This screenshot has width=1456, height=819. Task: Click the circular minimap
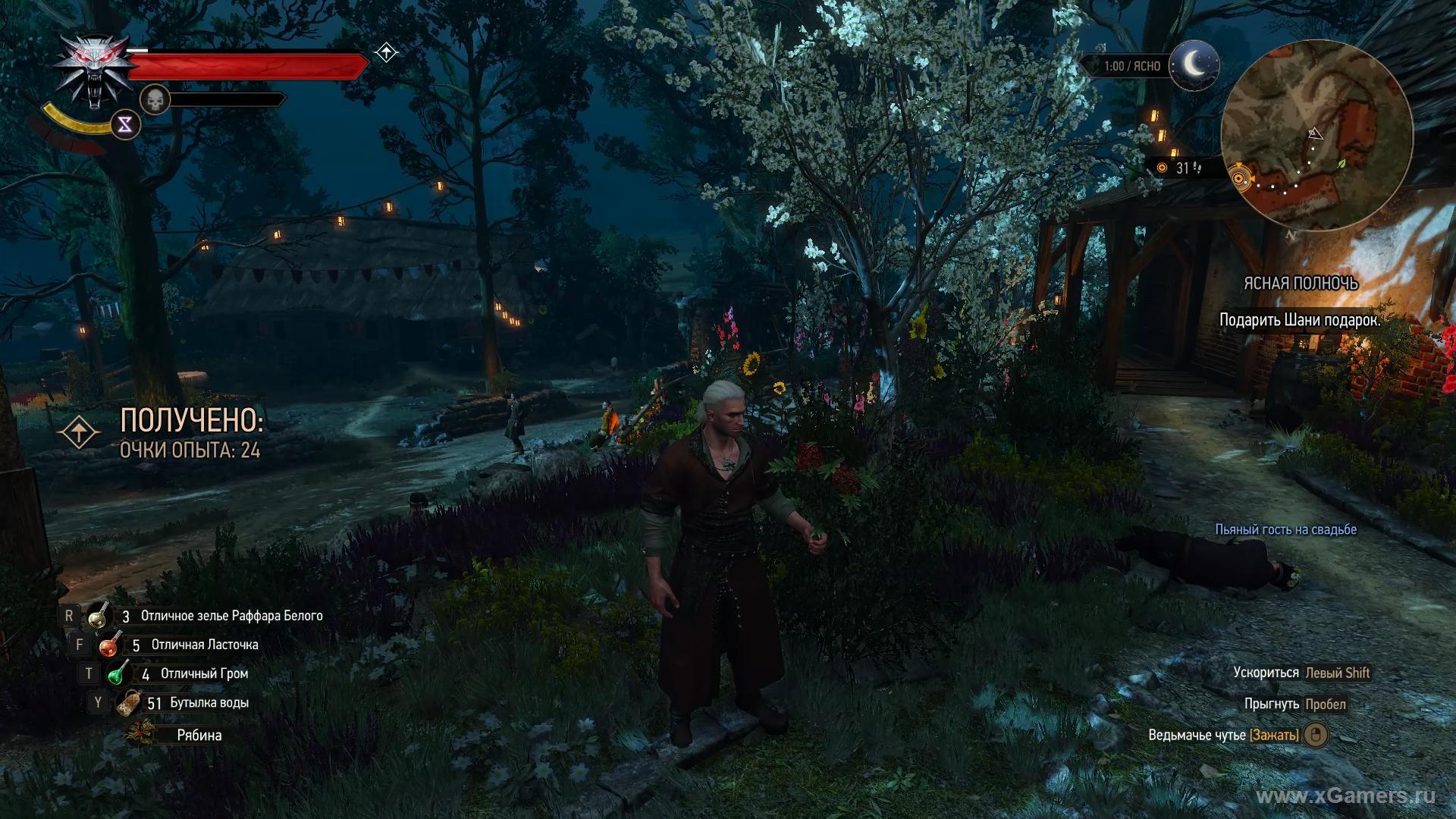coord(1317,136)
